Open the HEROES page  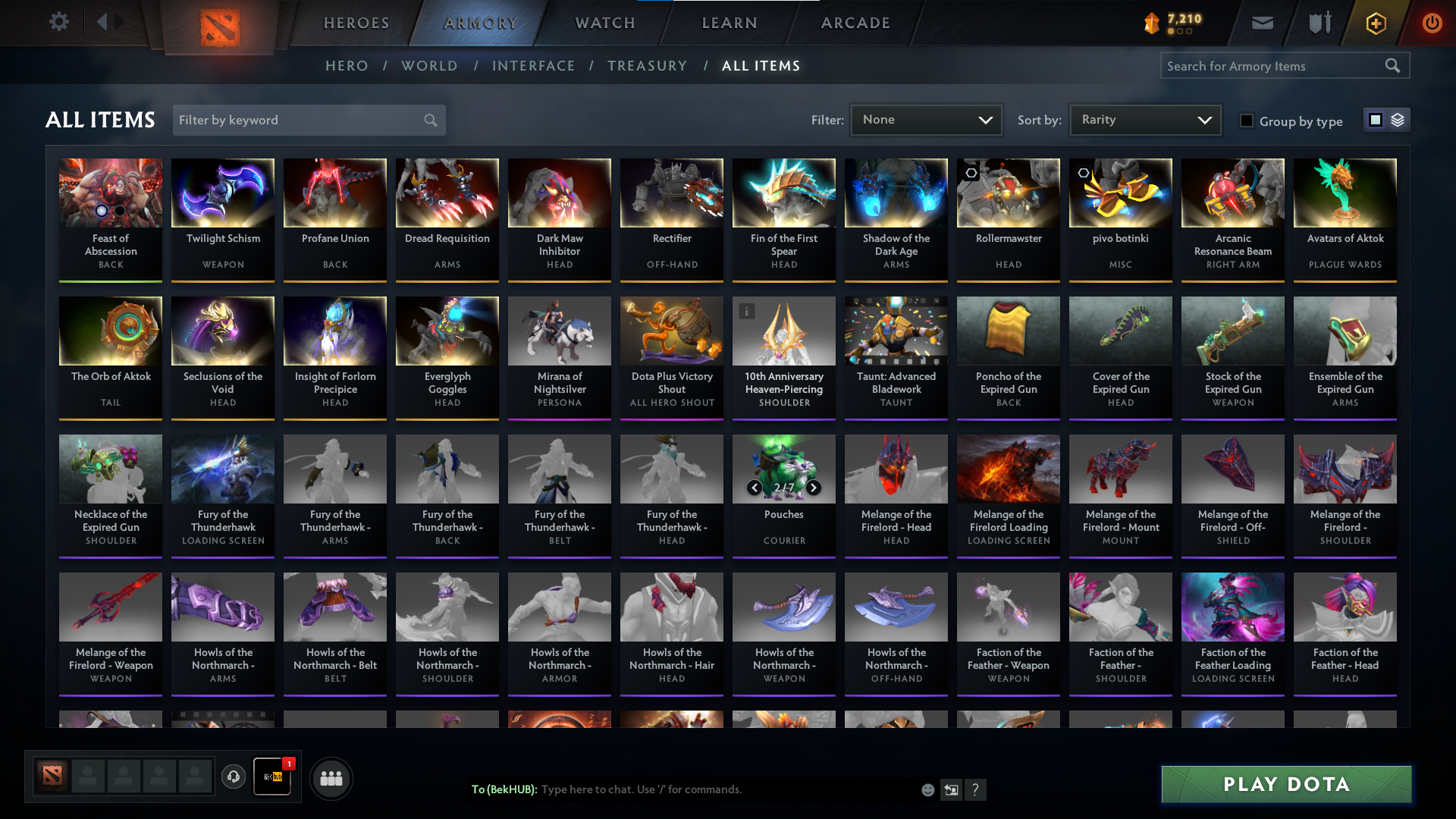[355, 23]
